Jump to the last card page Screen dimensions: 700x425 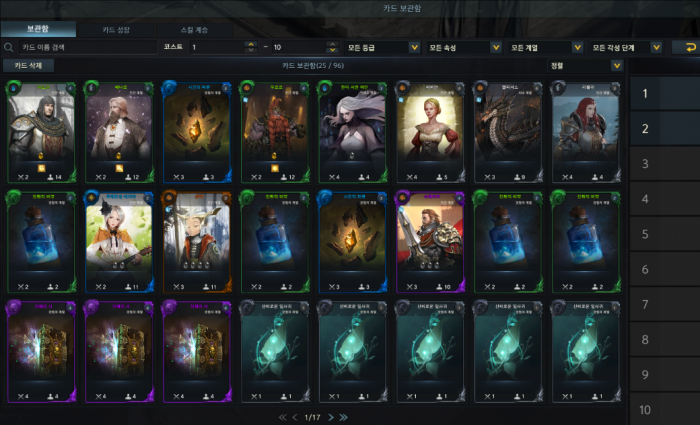click(344, 416)
